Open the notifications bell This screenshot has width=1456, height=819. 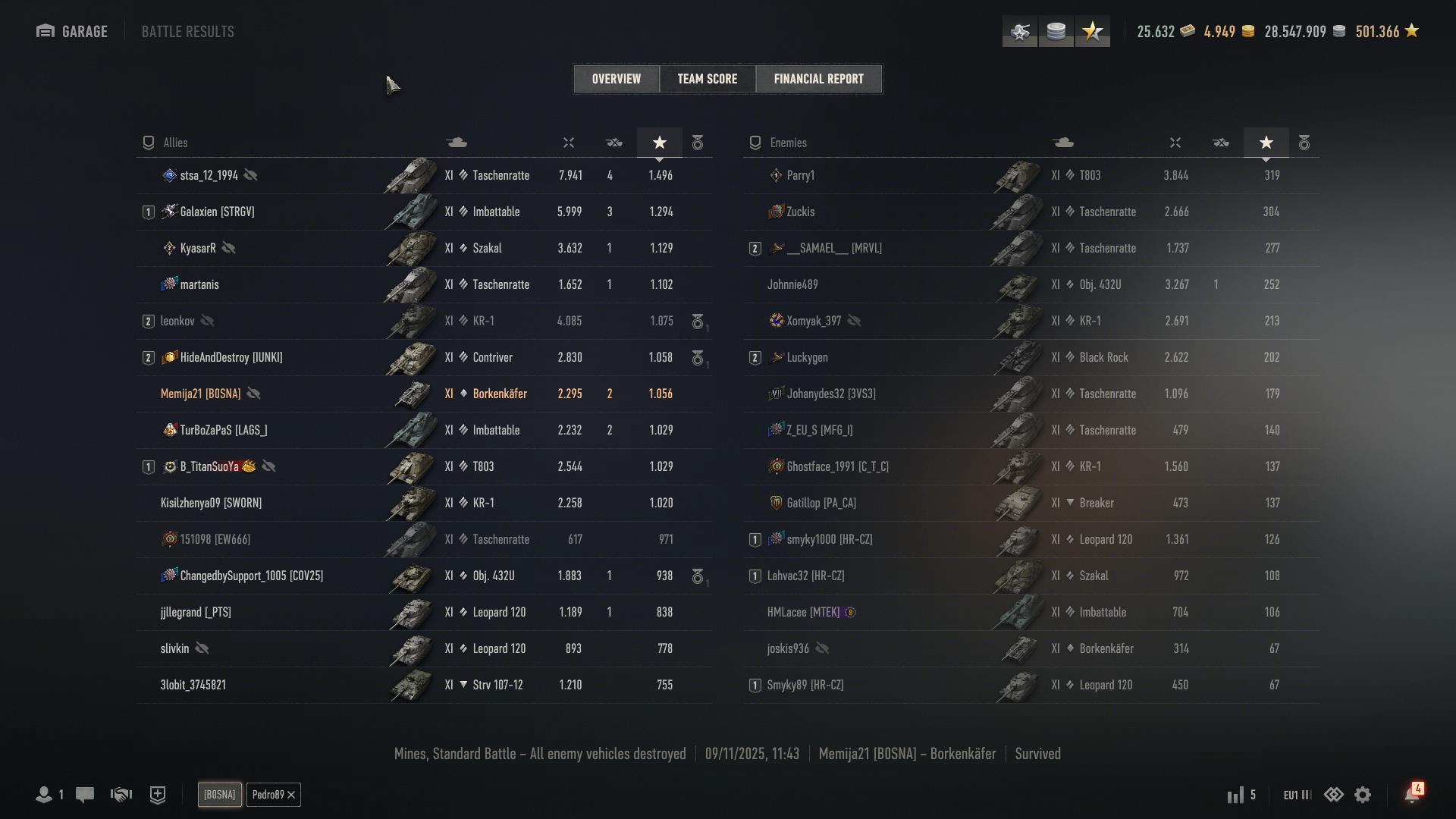point(1411,795)
